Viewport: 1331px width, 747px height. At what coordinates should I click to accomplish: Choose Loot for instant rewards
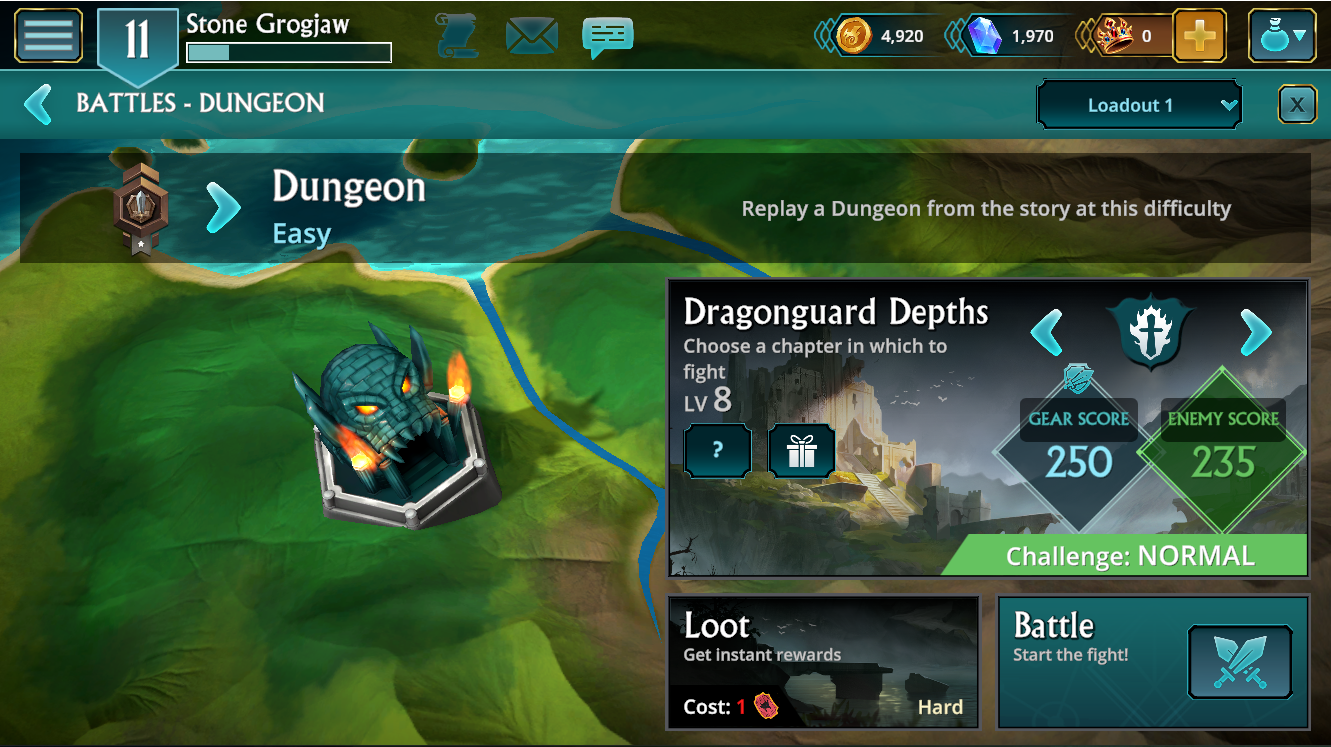(823, 662)
